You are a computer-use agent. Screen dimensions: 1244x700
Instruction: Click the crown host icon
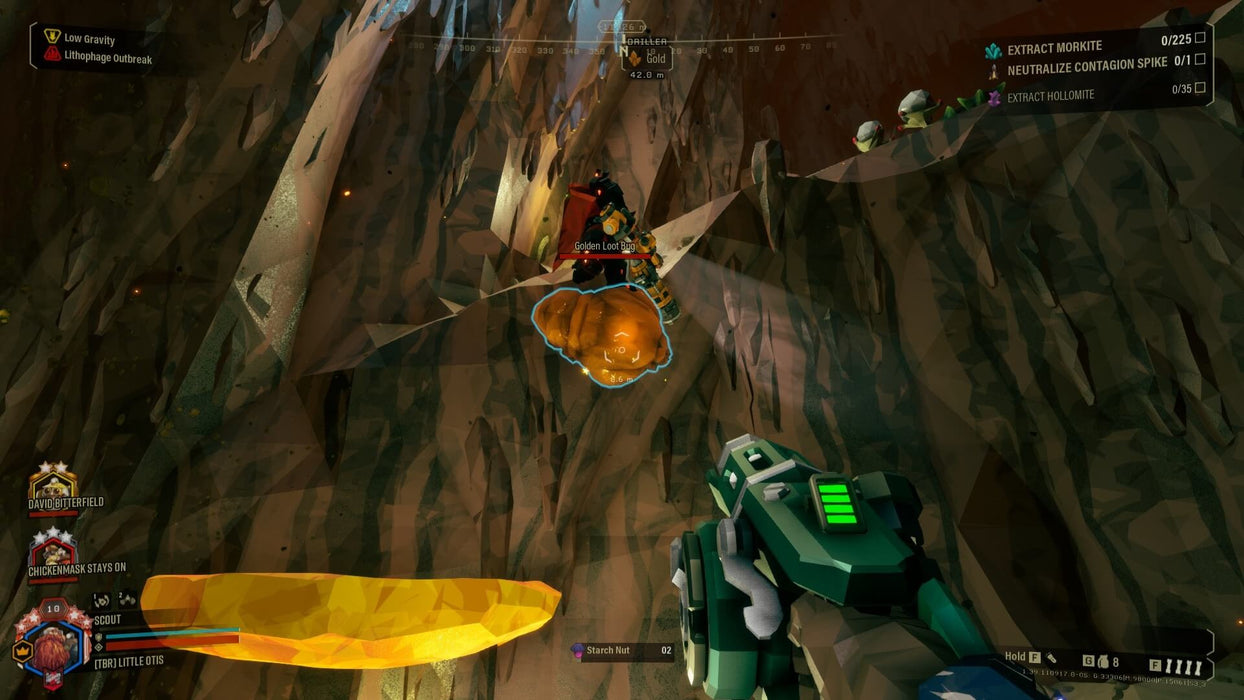point(21,649)
